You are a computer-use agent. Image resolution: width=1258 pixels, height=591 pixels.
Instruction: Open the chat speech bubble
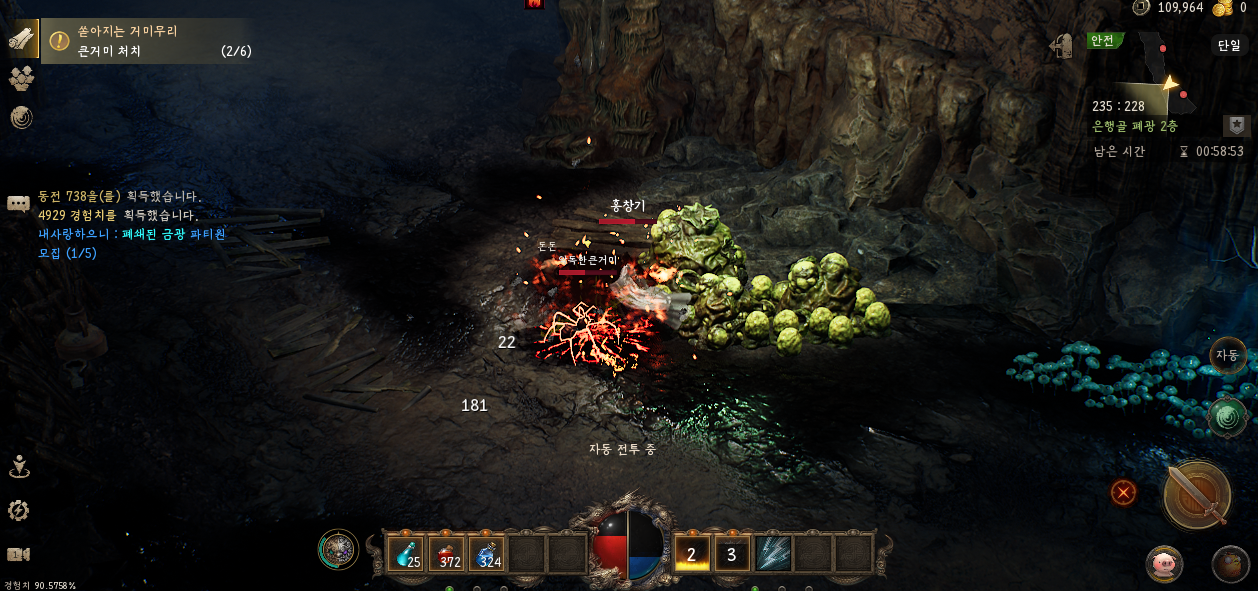(18, 204)
